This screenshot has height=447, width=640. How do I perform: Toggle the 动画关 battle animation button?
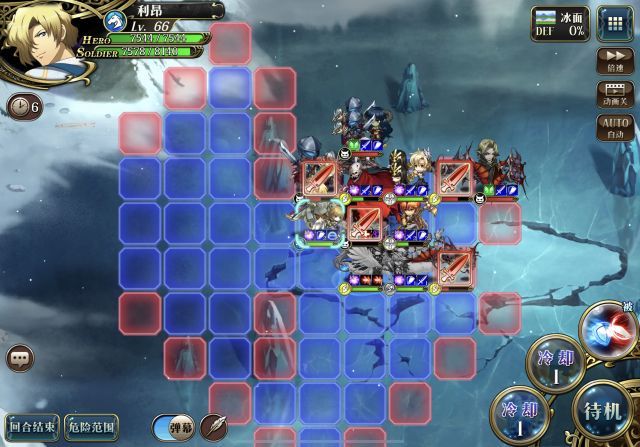[611, 93]
